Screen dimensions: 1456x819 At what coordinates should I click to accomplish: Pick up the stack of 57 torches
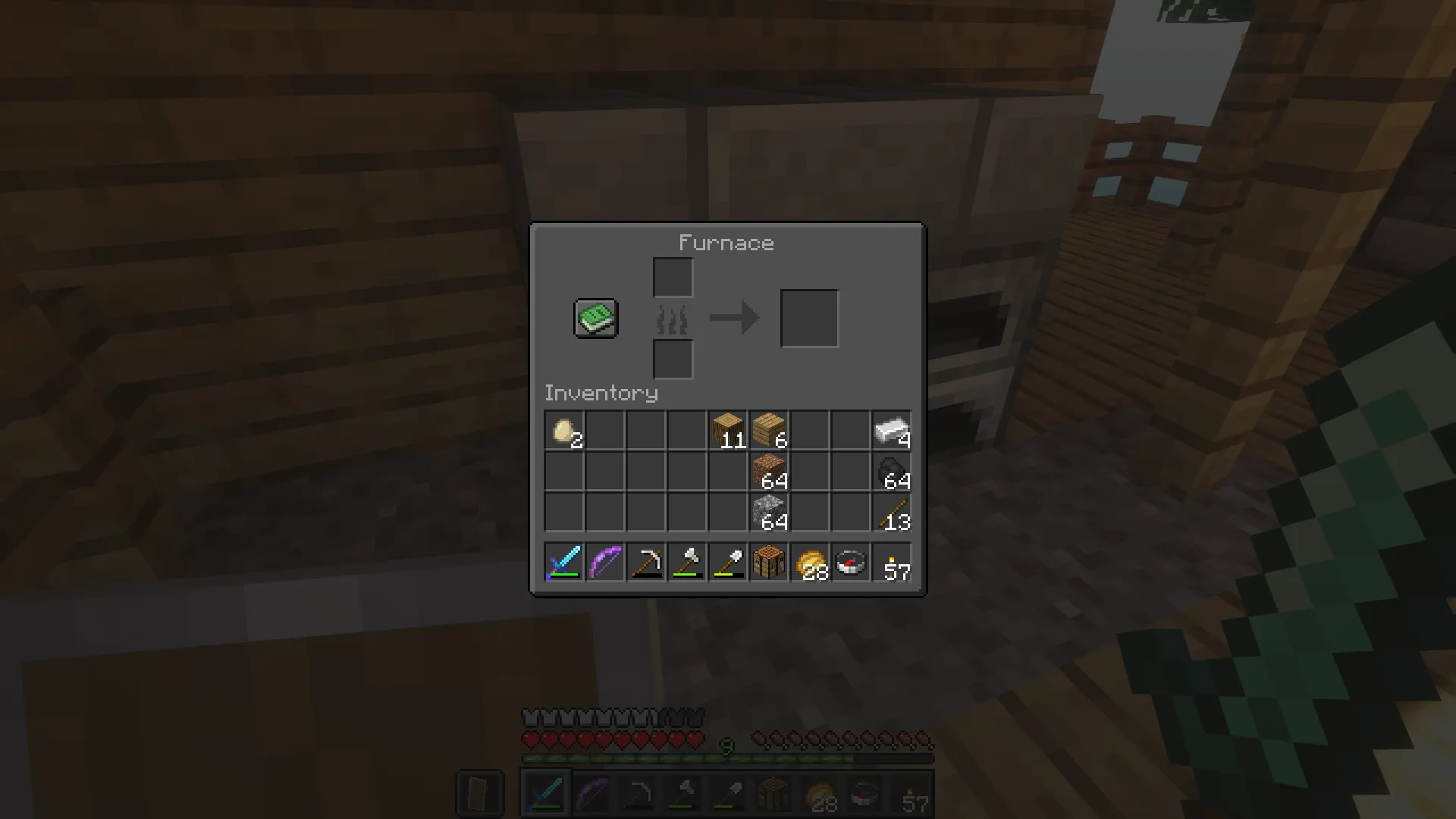pyautogui.click(x=891, y=562)
